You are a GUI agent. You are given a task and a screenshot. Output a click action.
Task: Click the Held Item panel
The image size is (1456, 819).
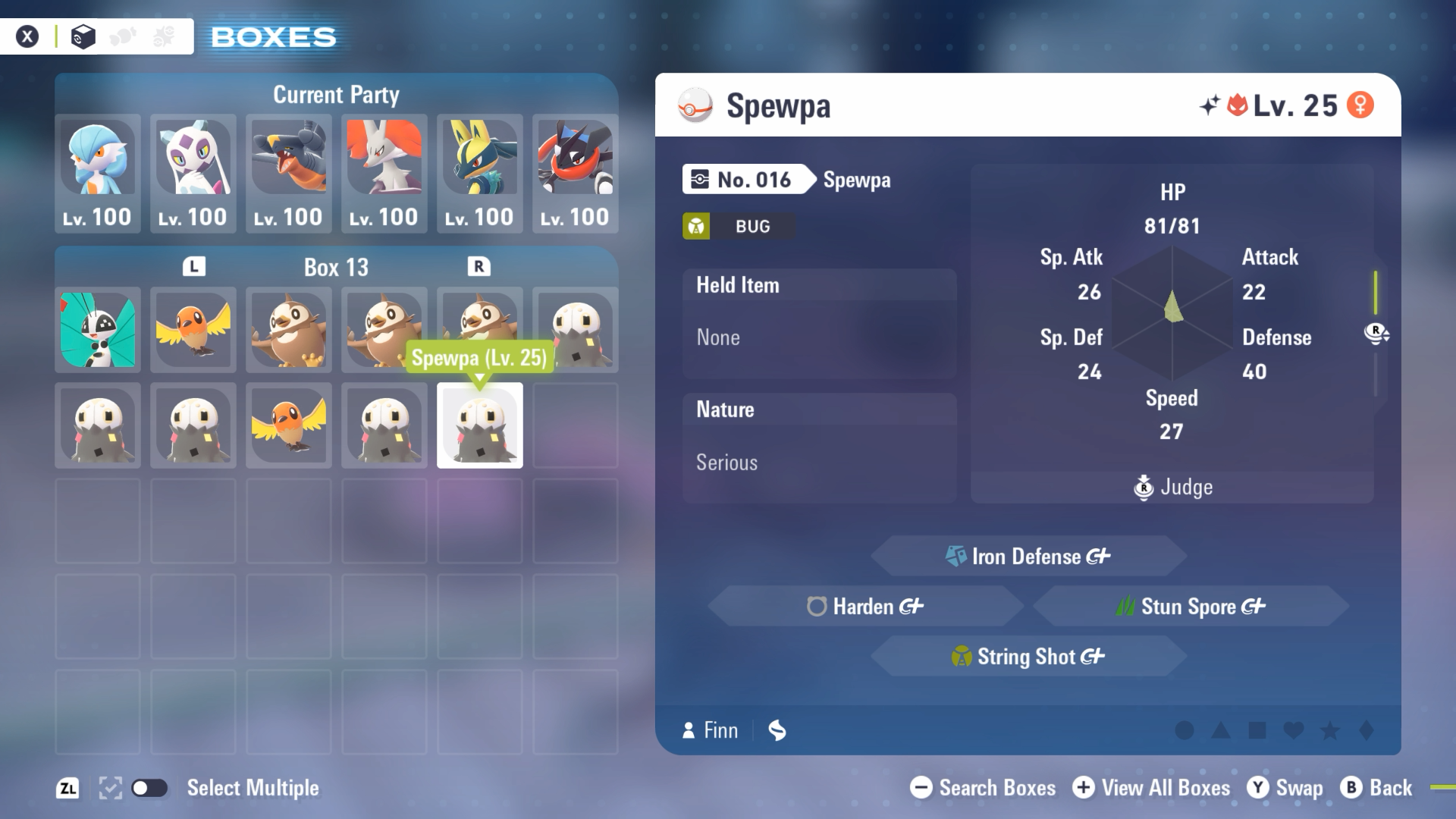click(819, 323)
